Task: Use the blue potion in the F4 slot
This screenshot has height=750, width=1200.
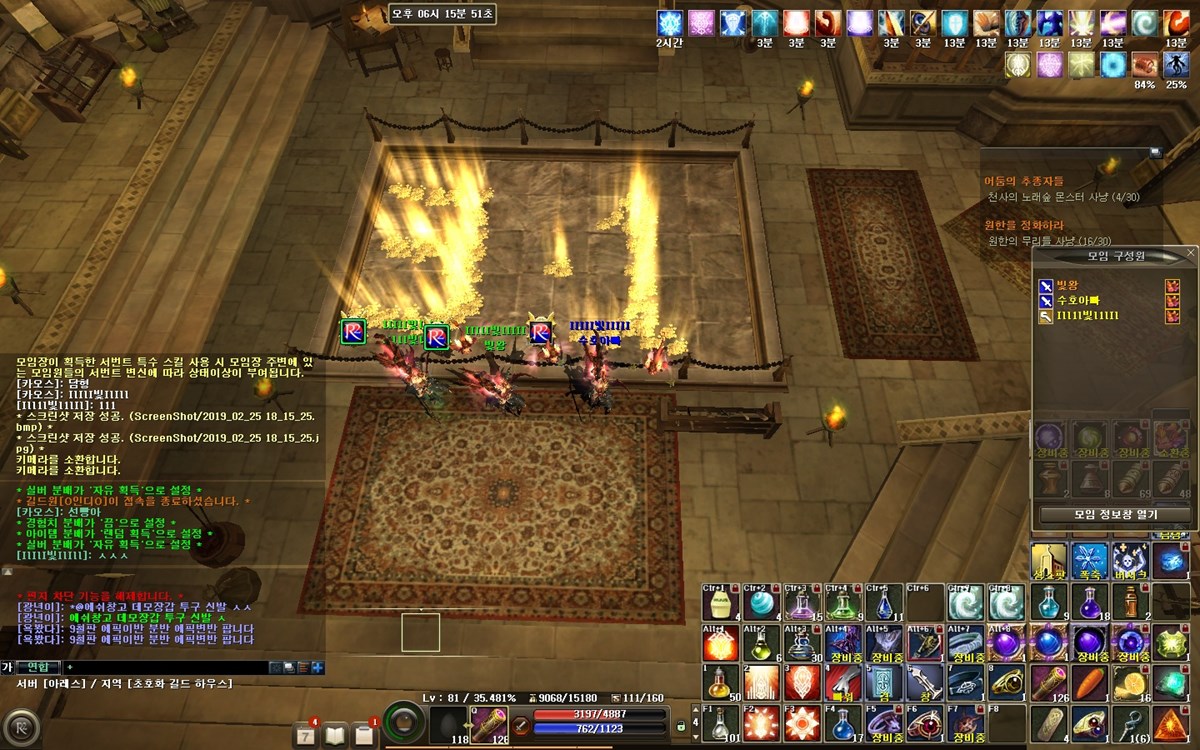Action: (843, 723)
